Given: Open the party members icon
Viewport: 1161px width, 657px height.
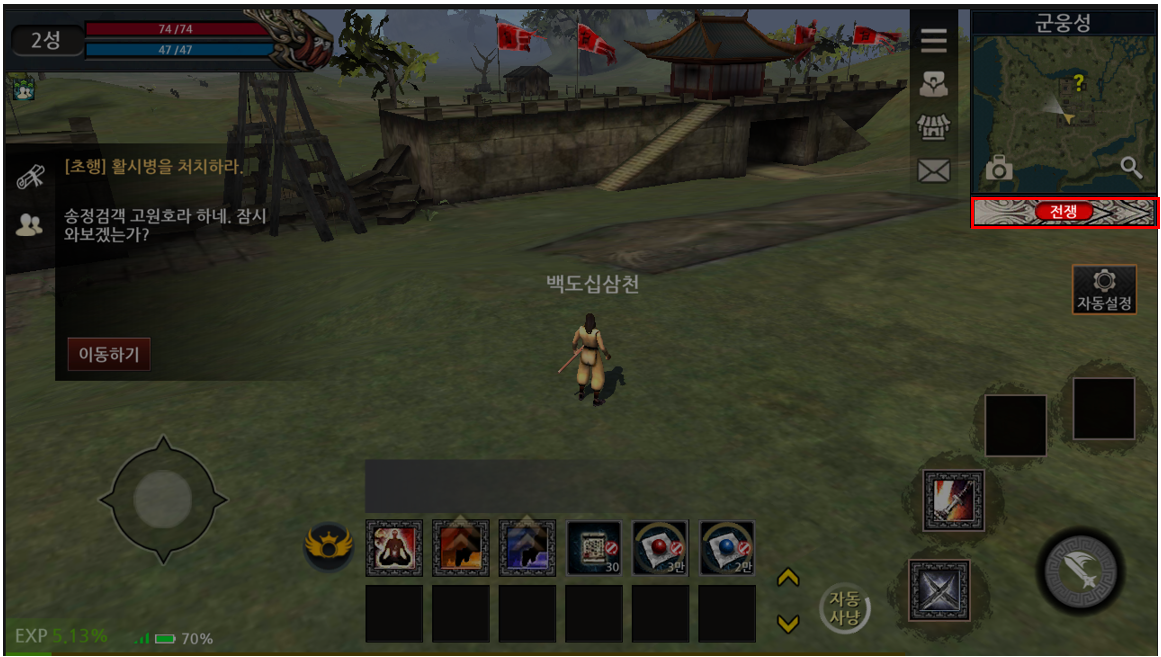Looking at the screenshot, I should pyautogui.click(x=30, y=225).
